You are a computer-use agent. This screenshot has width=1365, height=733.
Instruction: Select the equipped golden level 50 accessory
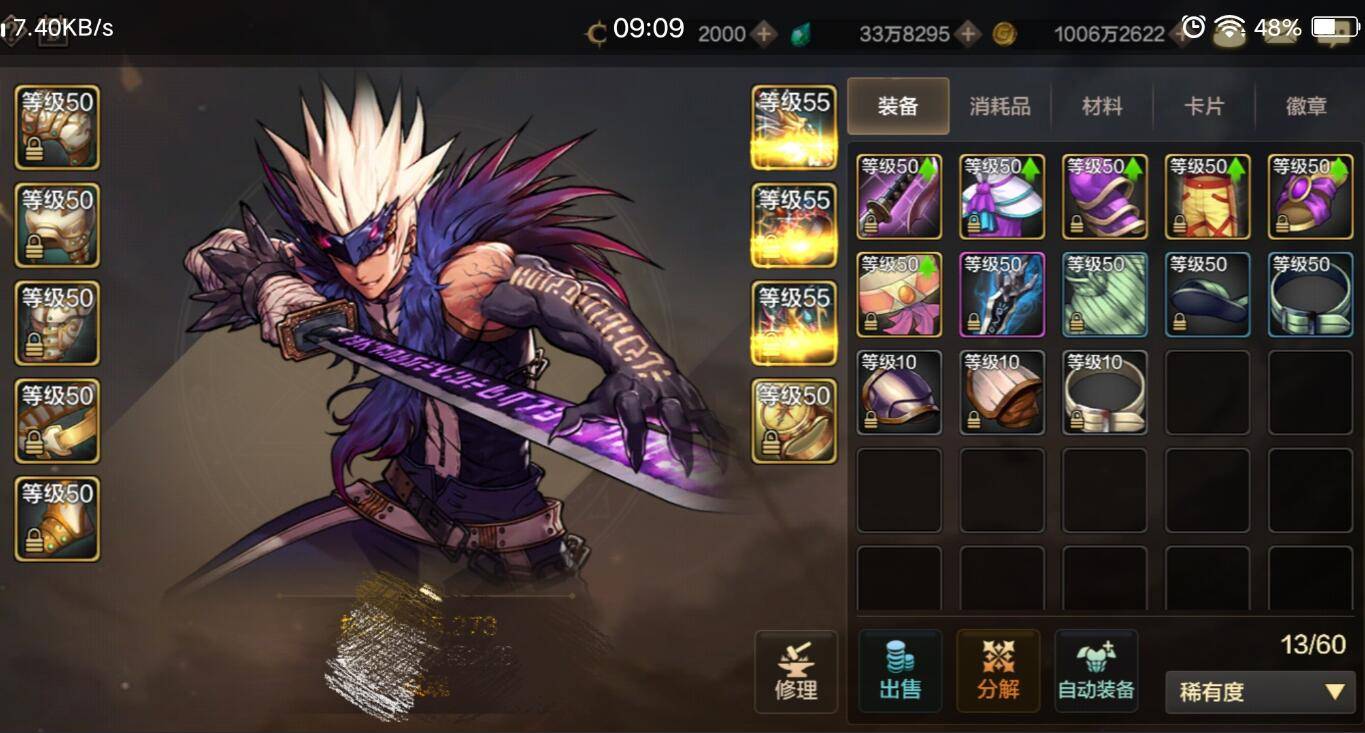[x=794, y=421]
